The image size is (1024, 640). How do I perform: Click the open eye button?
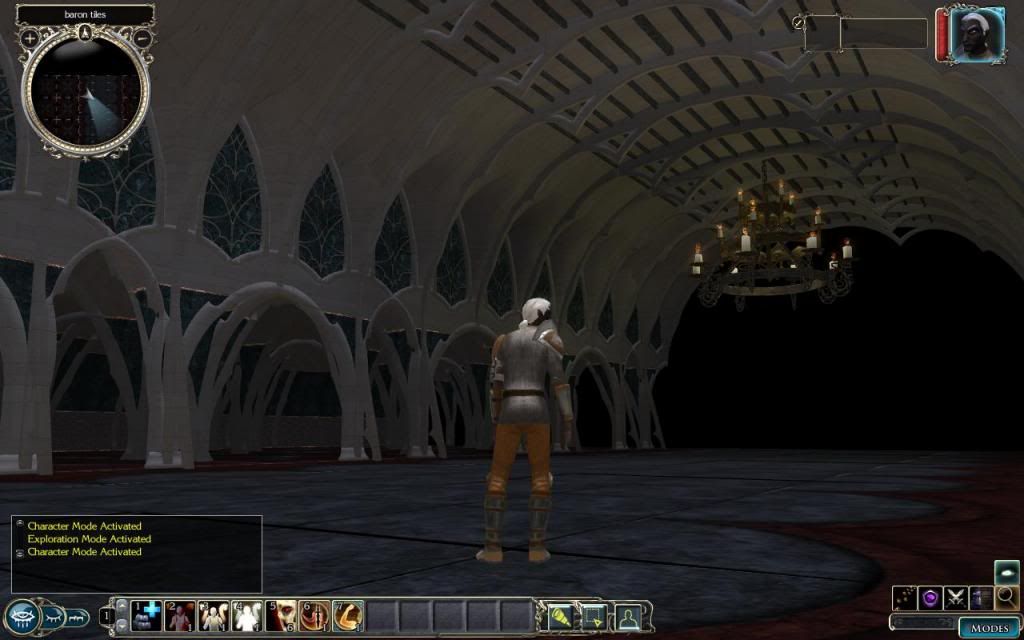[x=22, y=617]
